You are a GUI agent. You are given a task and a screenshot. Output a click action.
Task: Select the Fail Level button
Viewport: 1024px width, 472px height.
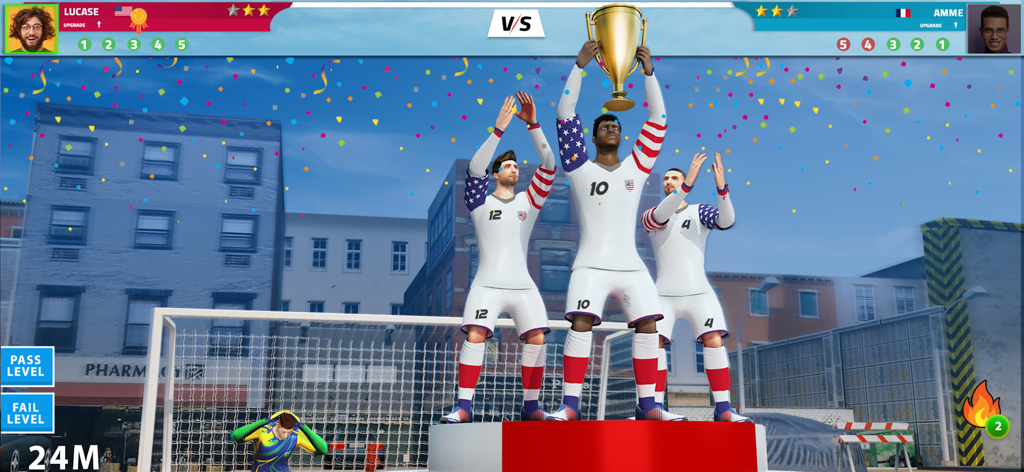point(26,412)
